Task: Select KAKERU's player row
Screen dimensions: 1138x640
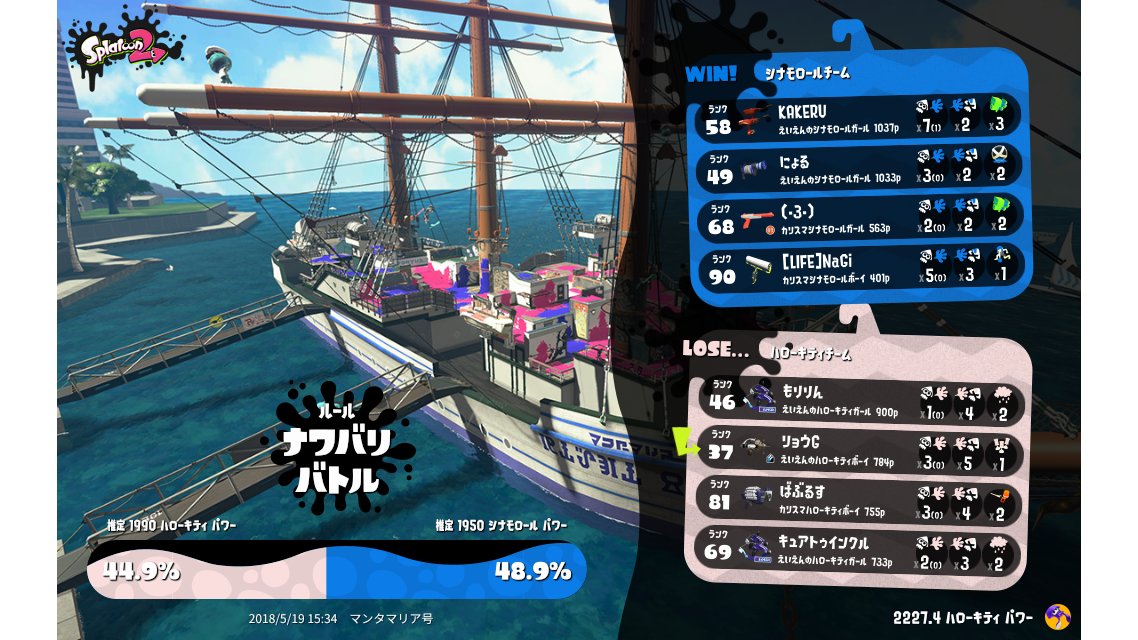Action: tap(860, 117)
